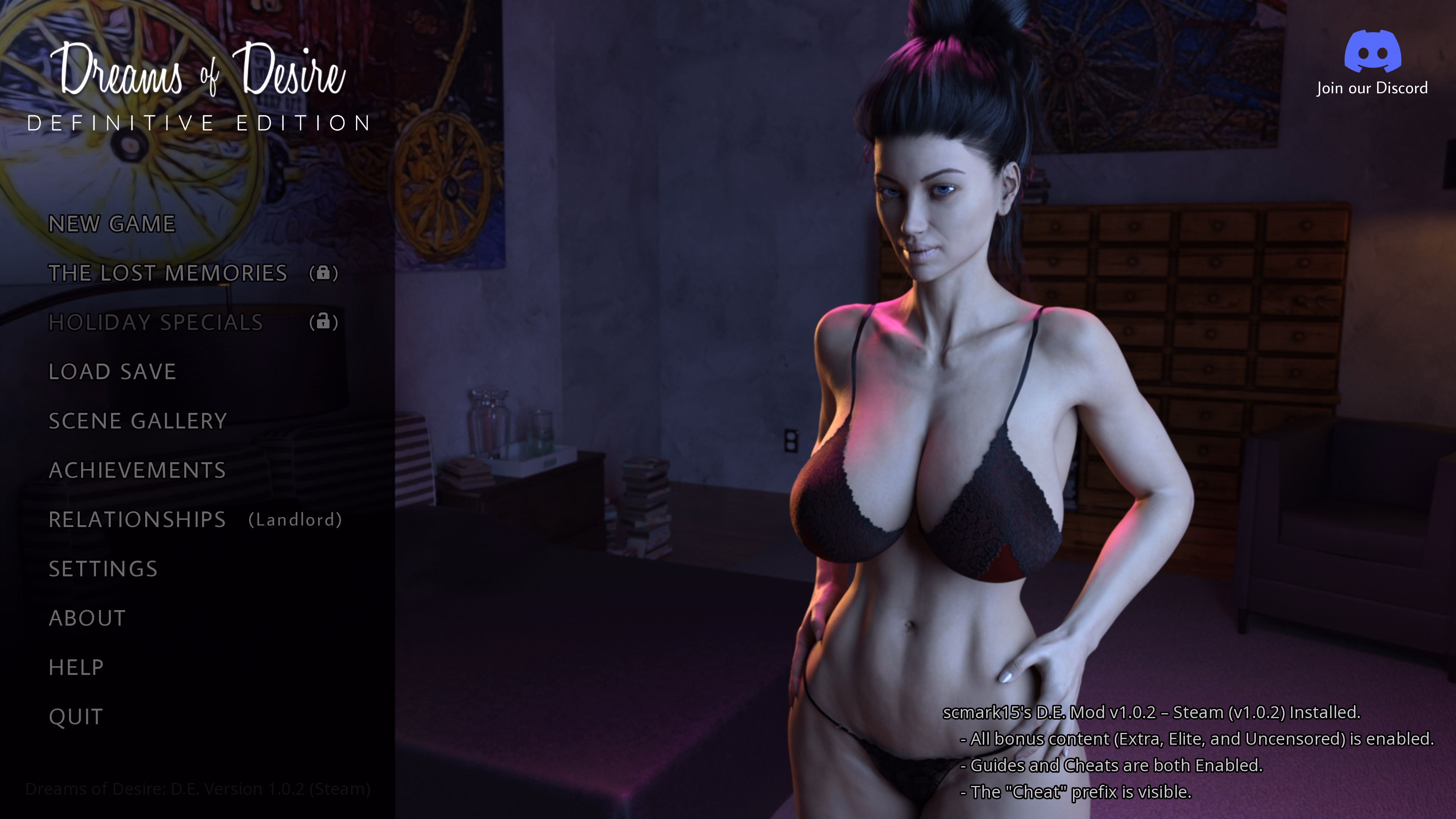Open the Load Save menu

pyautogui.click(x=113, y=372)
